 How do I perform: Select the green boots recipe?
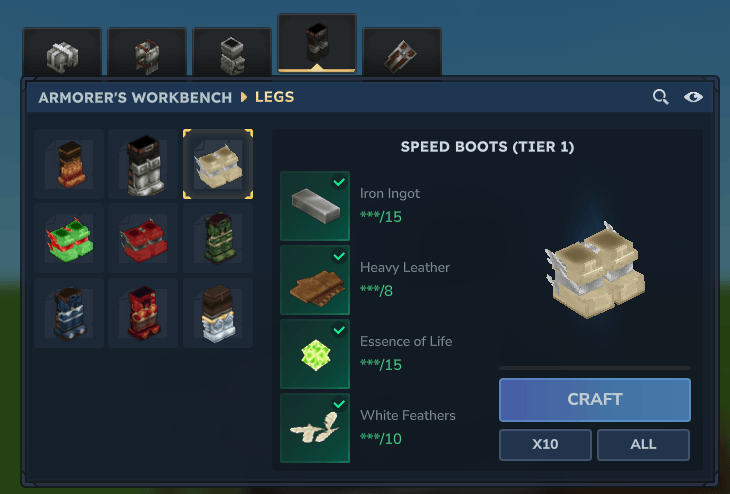click(68, 239)
